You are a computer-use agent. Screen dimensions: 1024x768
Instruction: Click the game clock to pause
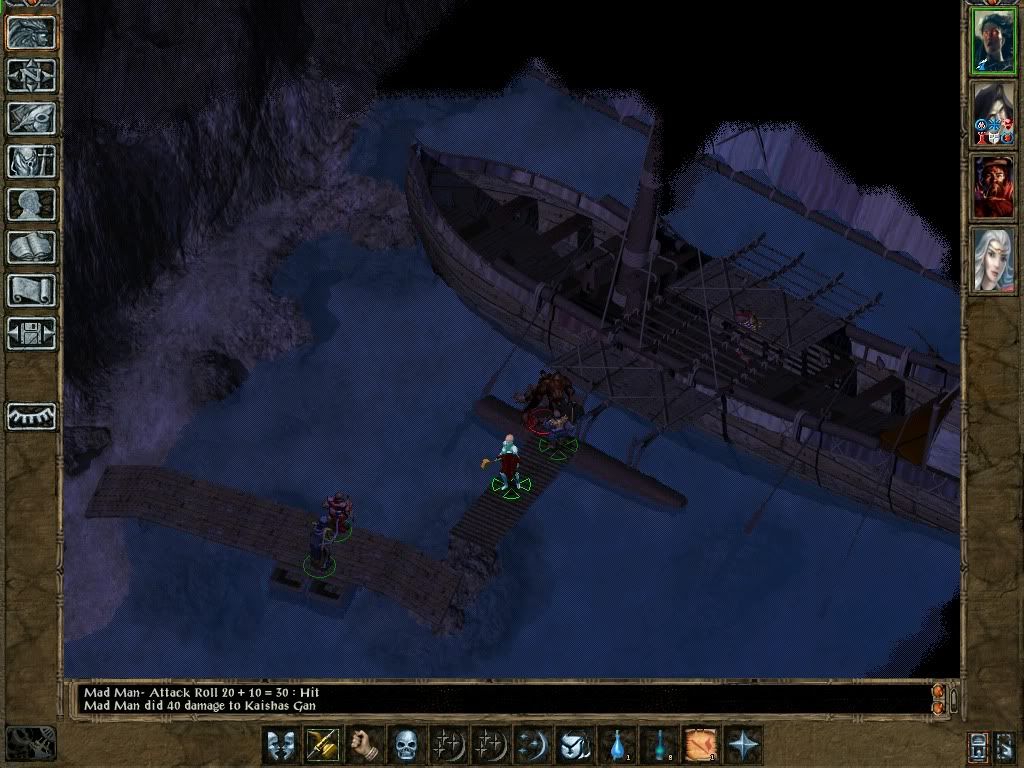pyautogui.click(x=30, y=743)
